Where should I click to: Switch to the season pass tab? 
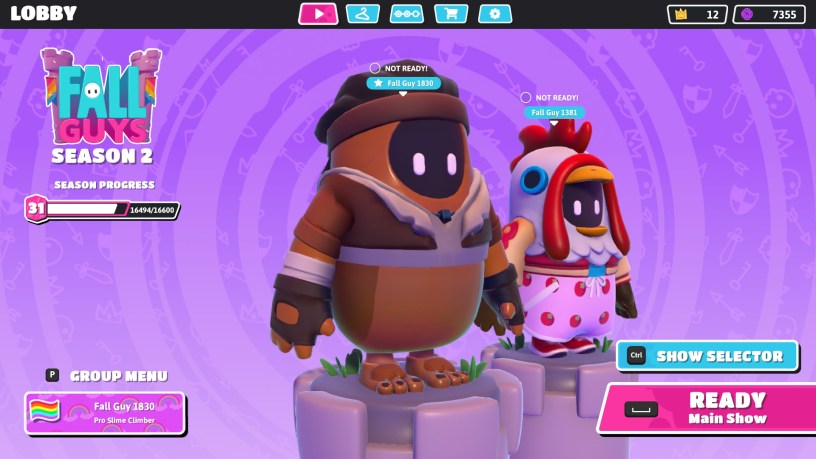click(x=406, y=14)
